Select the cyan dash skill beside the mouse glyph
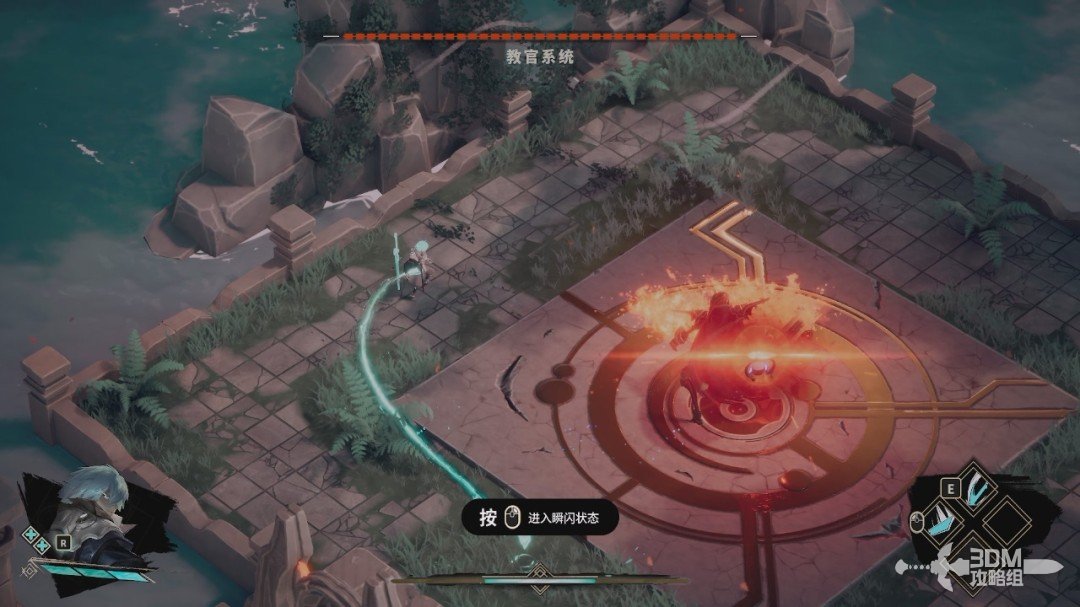 pyautogui.click(x=941, y=520)
